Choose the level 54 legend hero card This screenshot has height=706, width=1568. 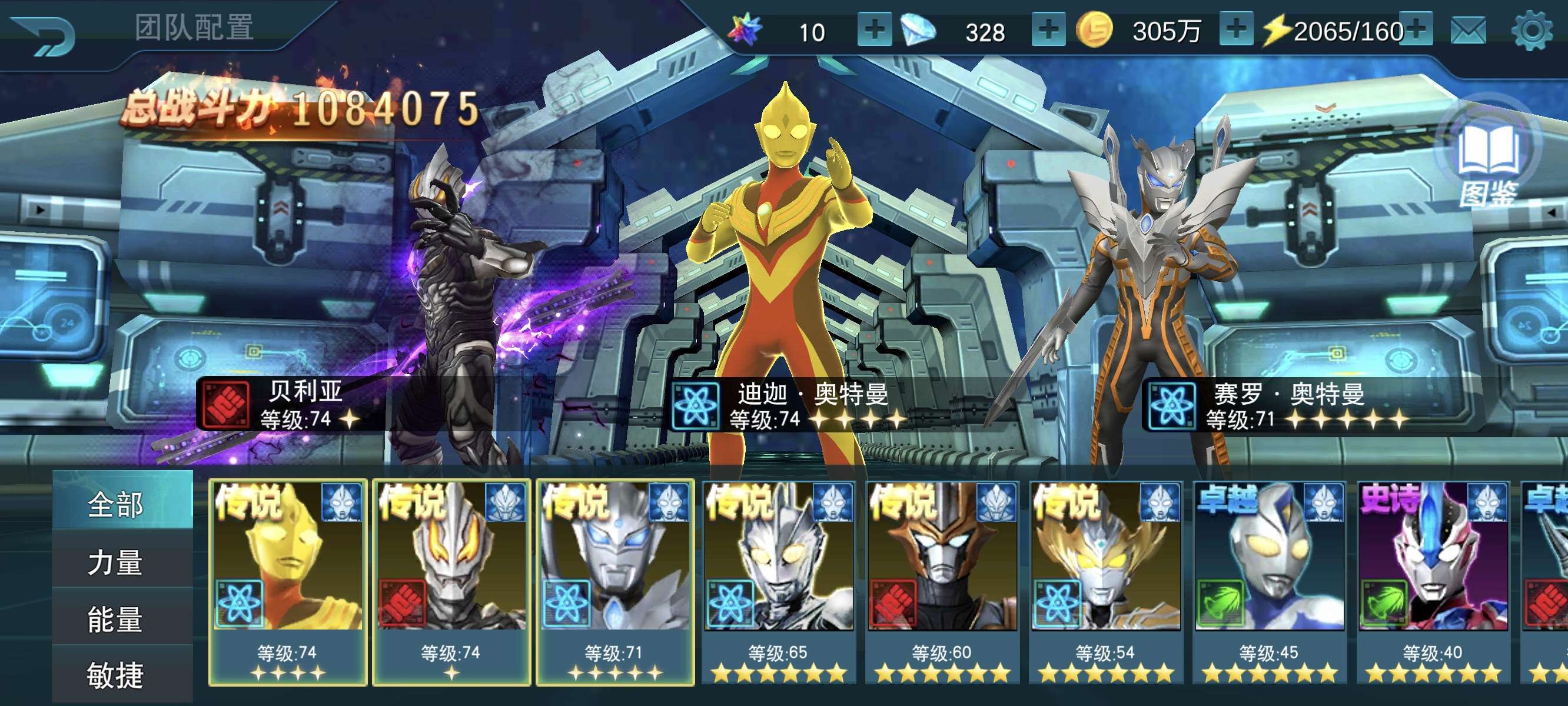tap(1105, 581)
